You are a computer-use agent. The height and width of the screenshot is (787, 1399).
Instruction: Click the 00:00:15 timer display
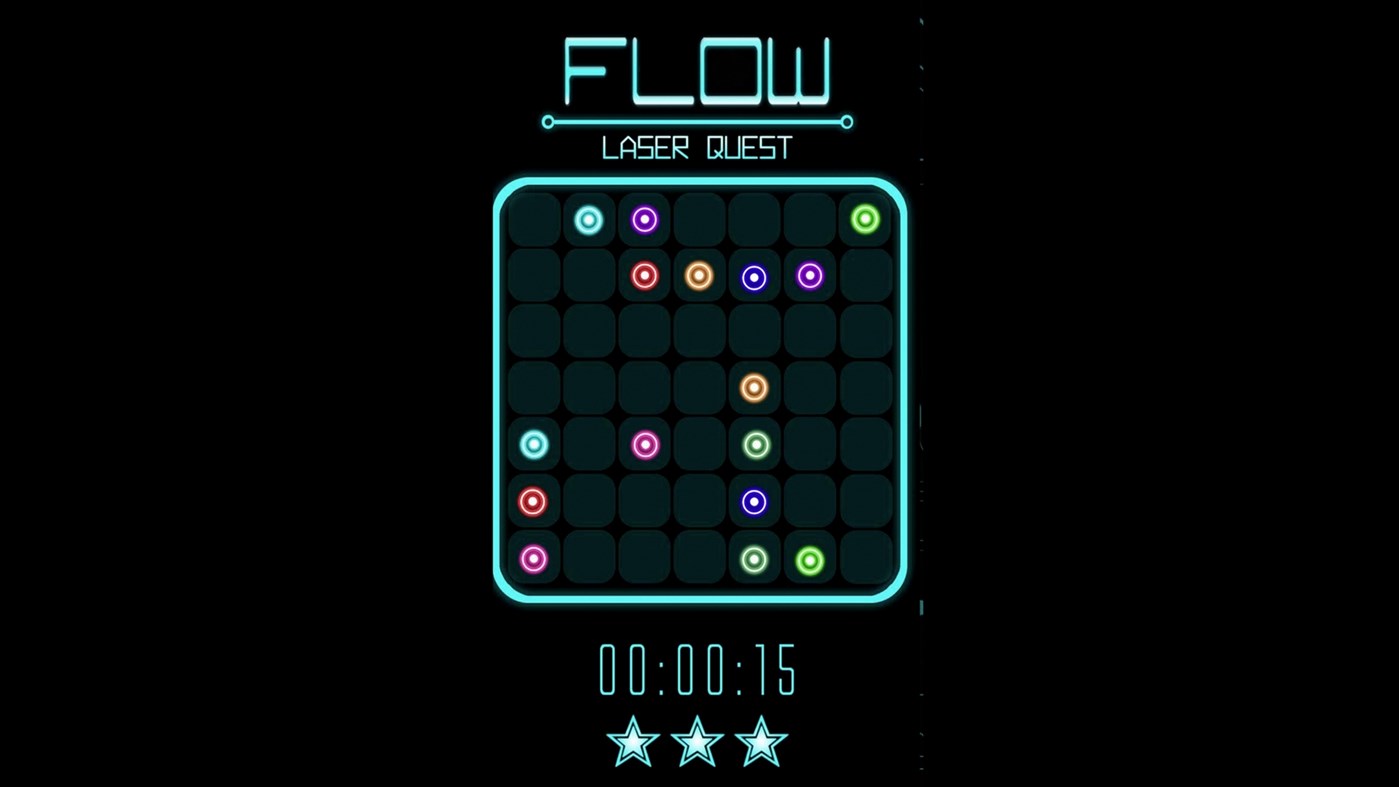tap(697, 671)
